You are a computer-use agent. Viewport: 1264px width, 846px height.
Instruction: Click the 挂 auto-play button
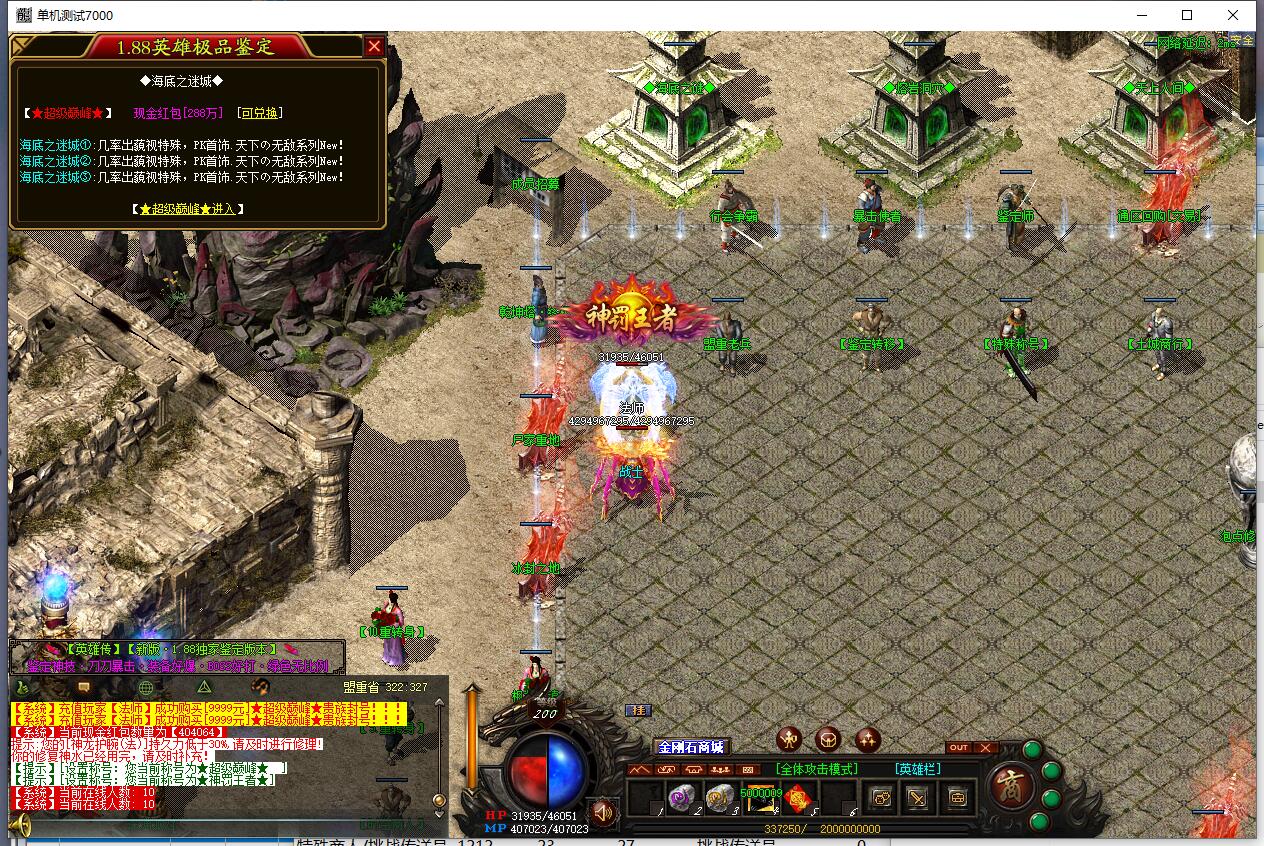point(638,710)
